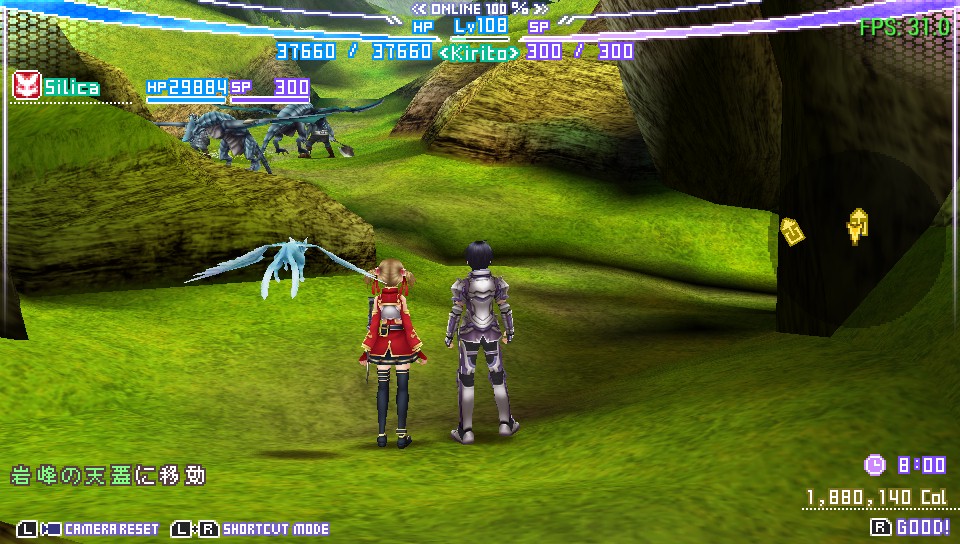This screenshot has height=544, width=960.
Task: Select the Kirito player name tag
Action: pos(479,51)
